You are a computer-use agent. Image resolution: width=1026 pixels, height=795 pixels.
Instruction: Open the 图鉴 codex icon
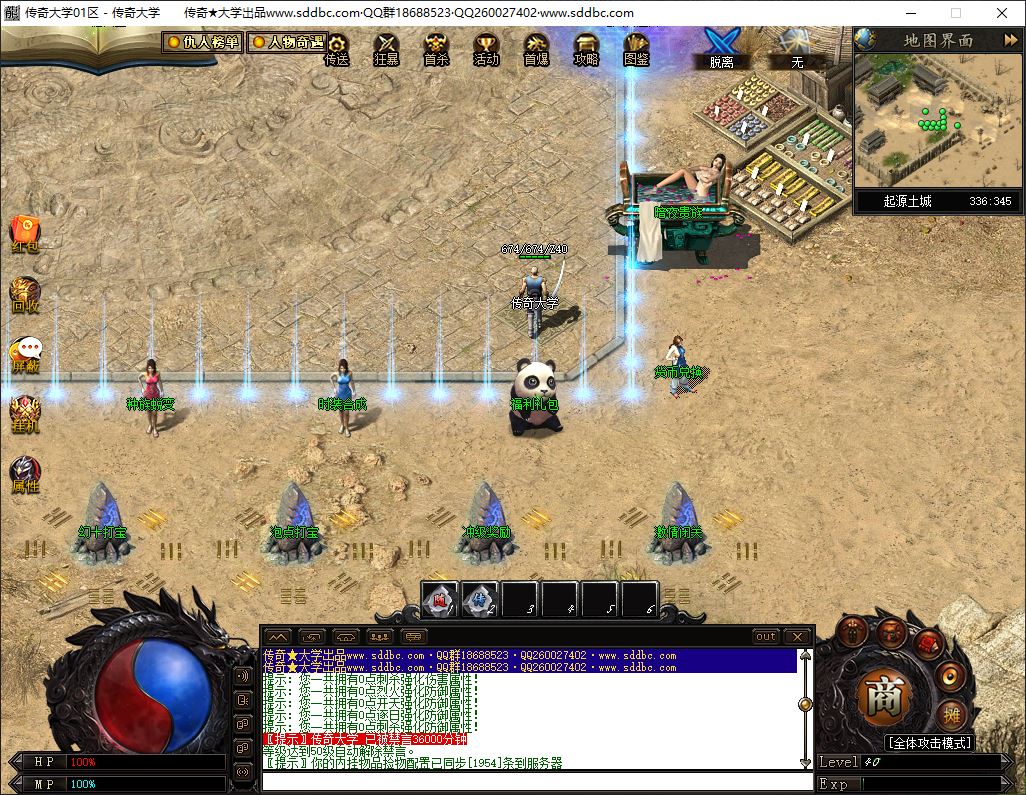tap(636, 47)
